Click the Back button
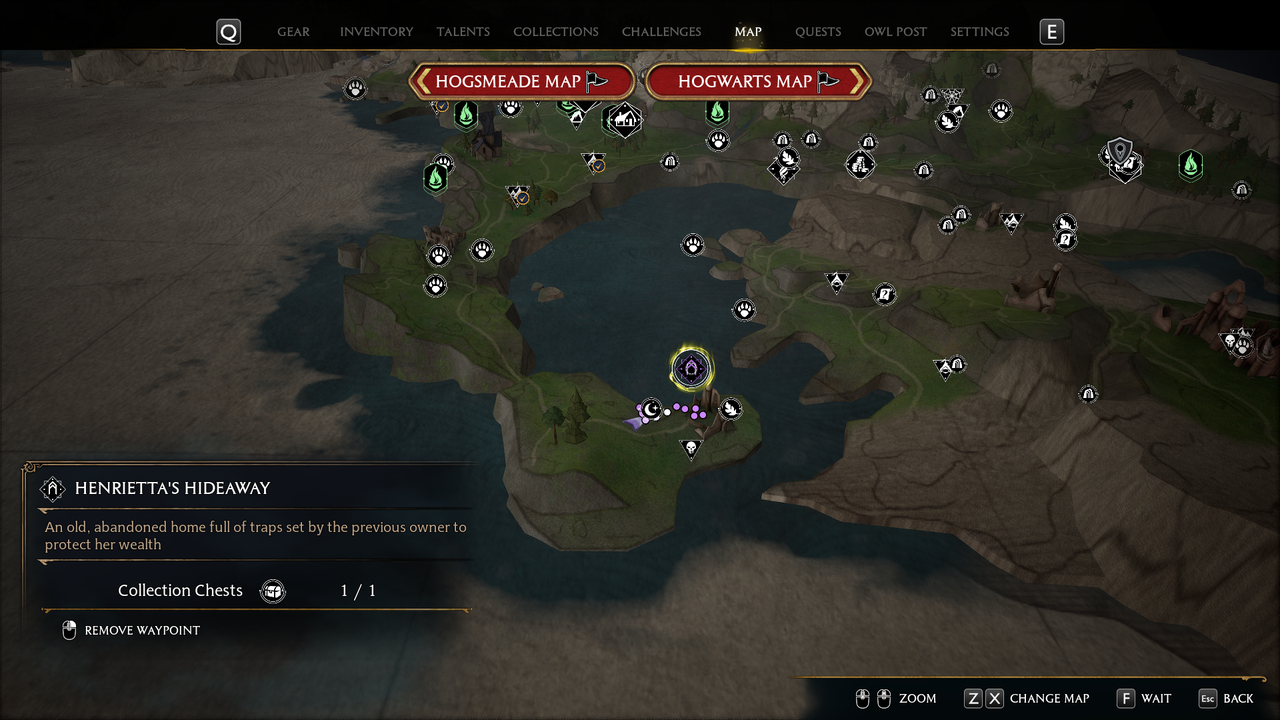Viewport: 1280px width, 720px height. pyautogui.click(x=1226, y=698)
